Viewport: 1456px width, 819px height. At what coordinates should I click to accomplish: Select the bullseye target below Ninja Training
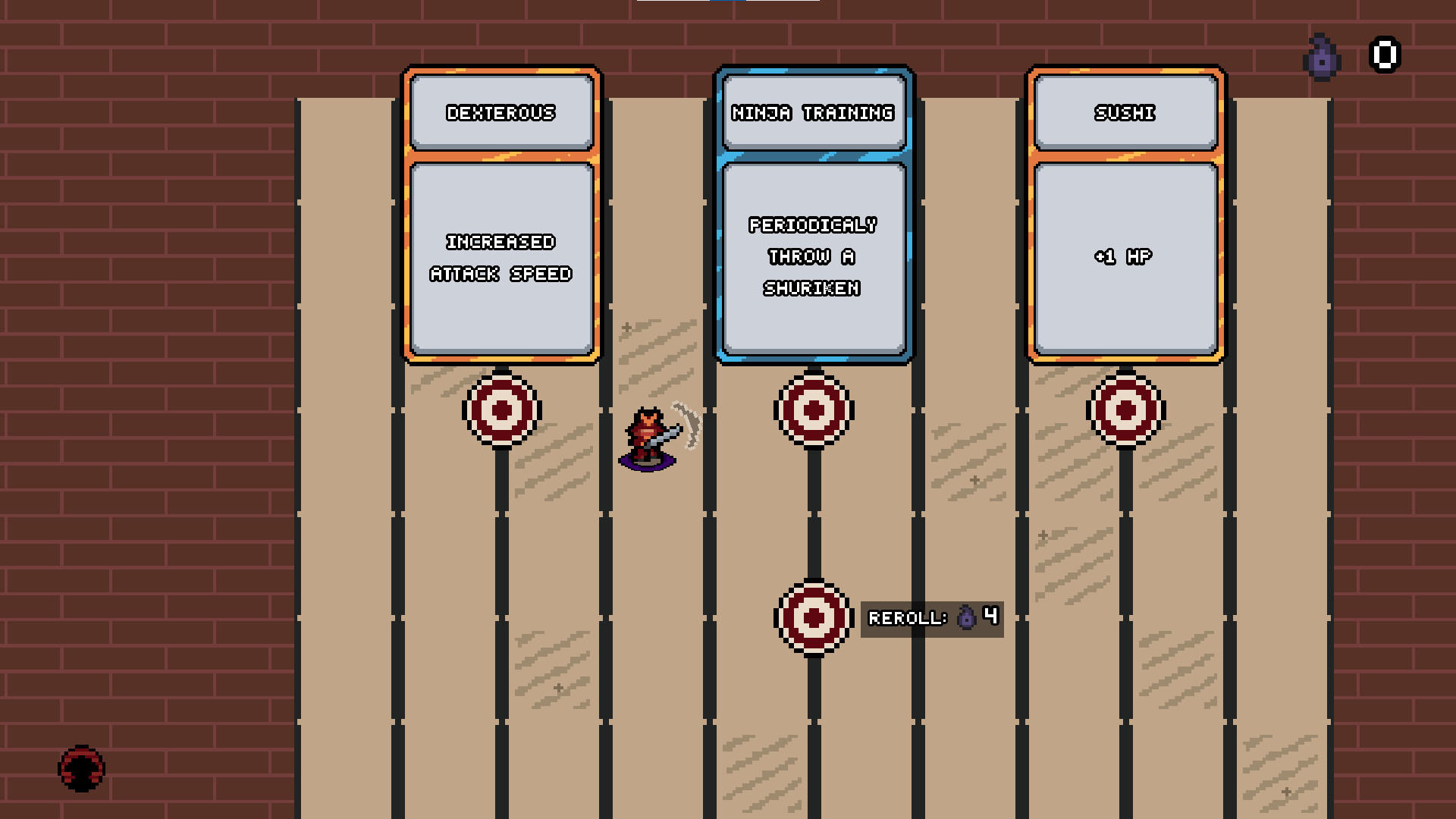click(x=814, y=411)
